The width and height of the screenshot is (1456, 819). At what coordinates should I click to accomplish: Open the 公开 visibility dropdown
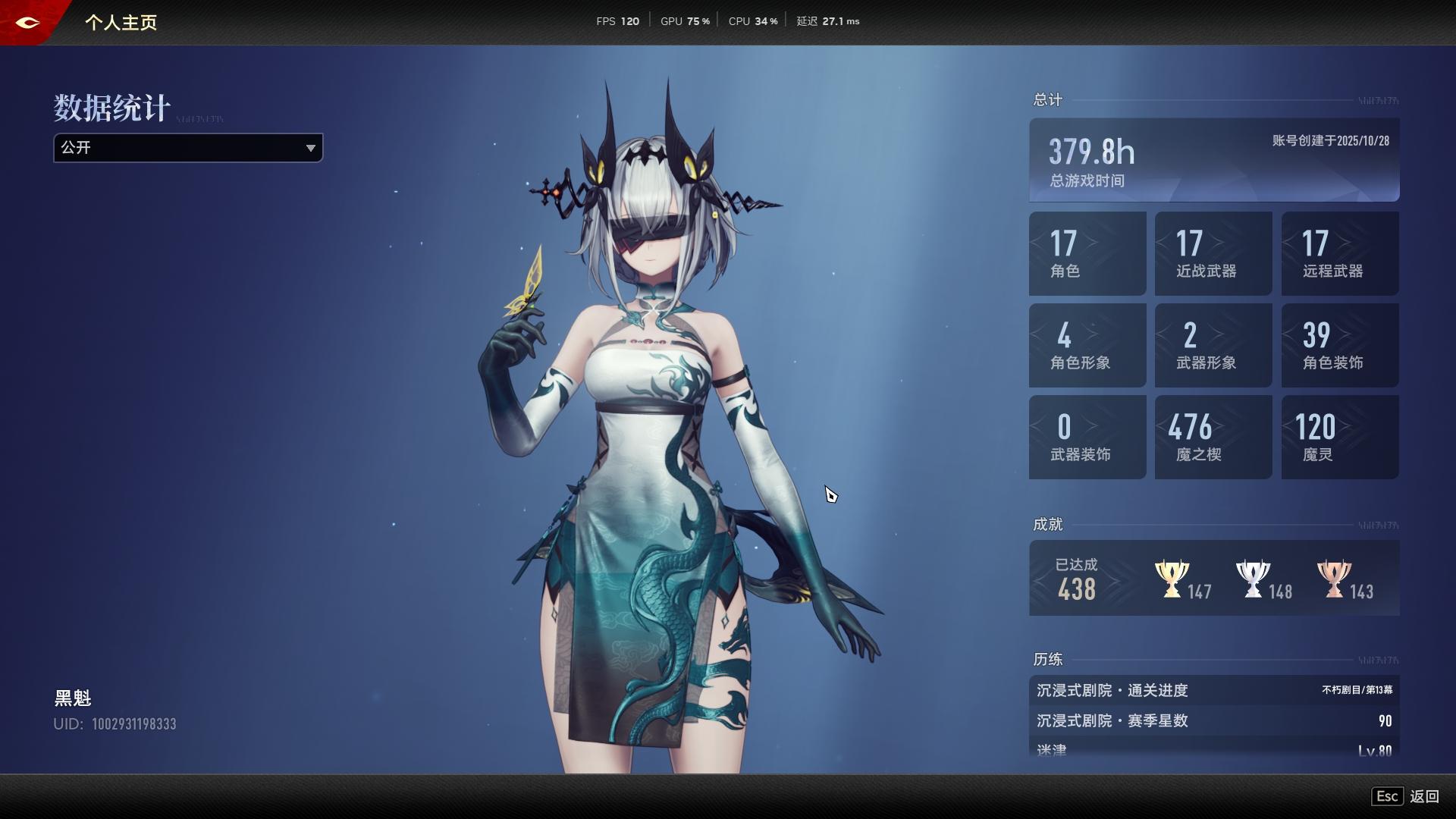[188, 148]
